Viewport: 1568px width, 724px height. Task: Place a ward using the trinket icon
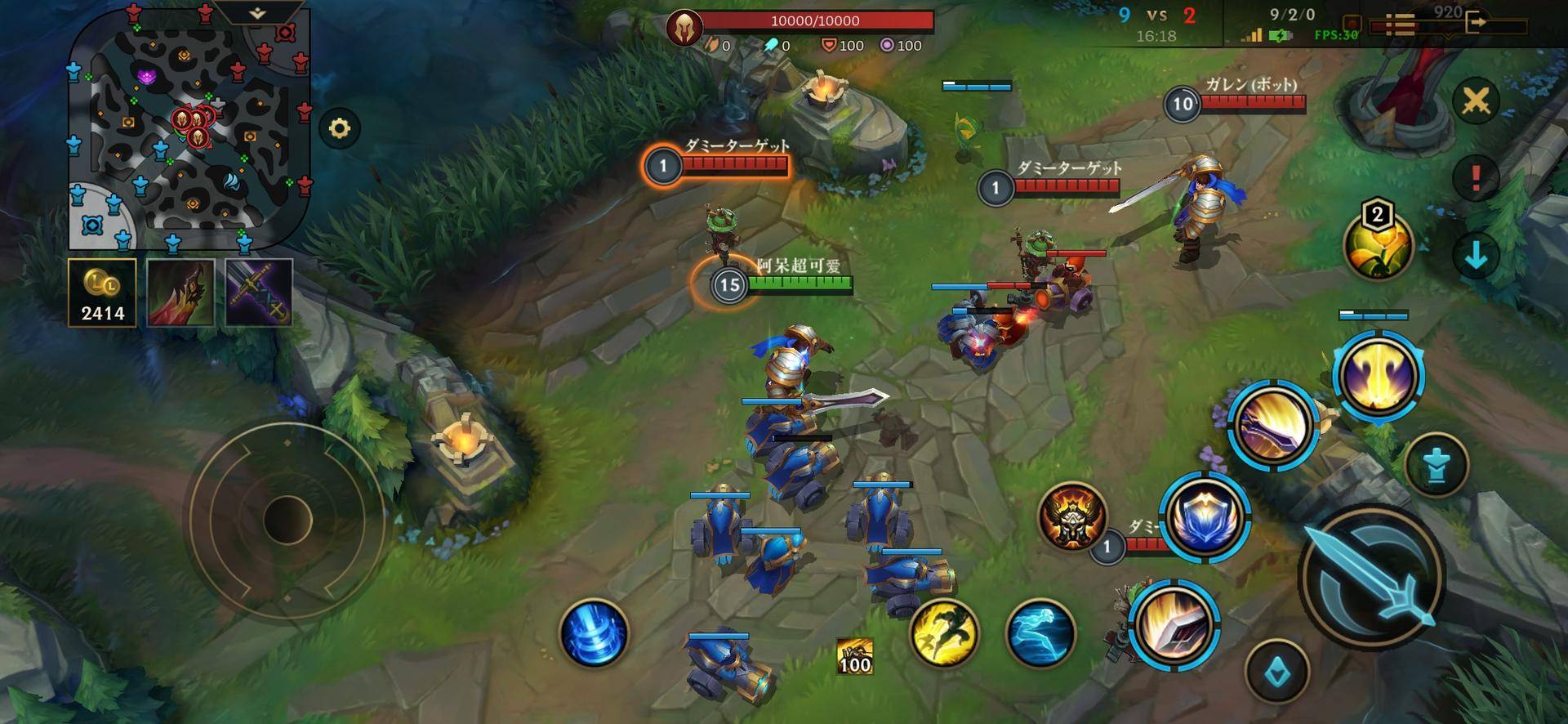point(1378,243)
